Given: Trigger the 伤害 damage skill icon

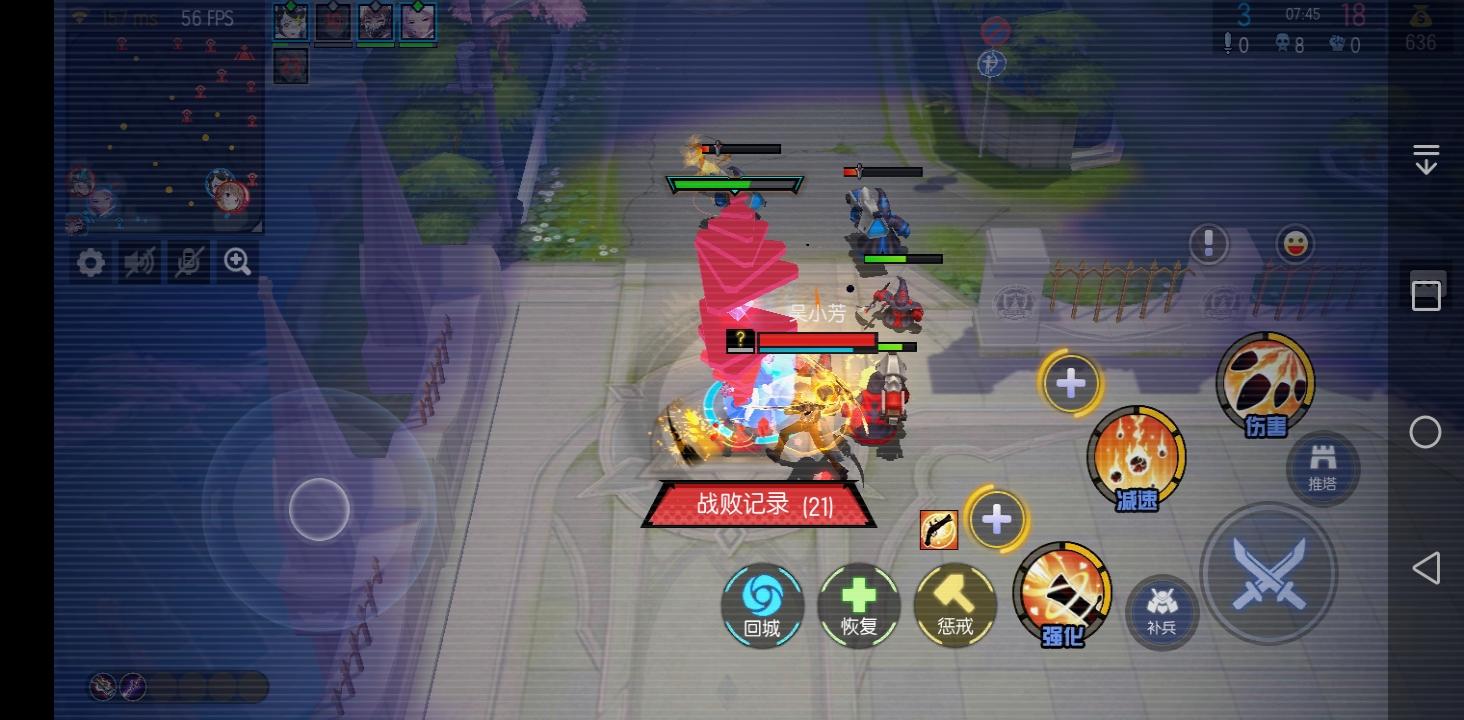Looking at the screenshot, I should click(x=1265, y=380).
